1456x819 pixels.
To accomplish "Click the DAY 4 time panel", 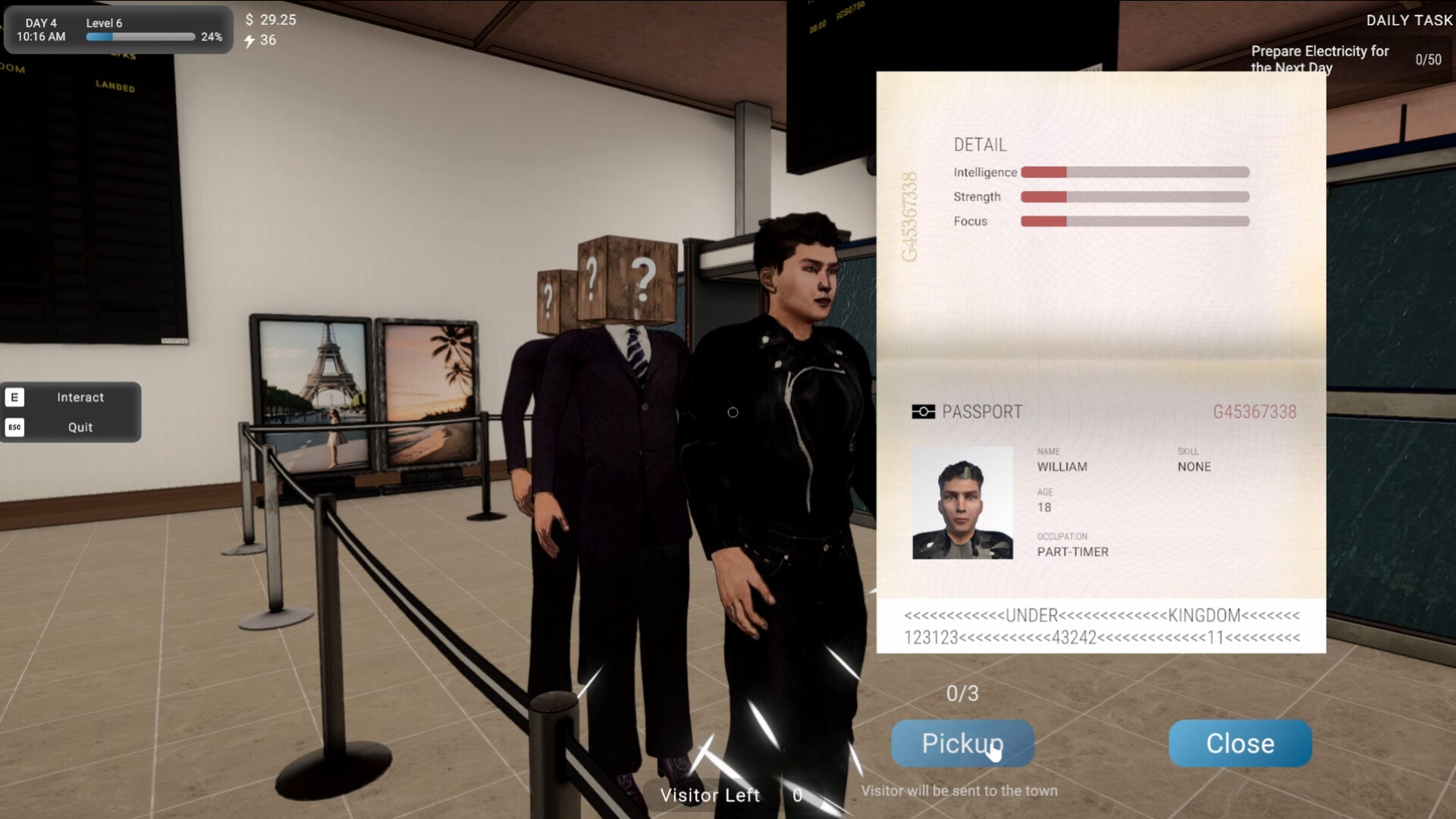I will pos(42,29).
